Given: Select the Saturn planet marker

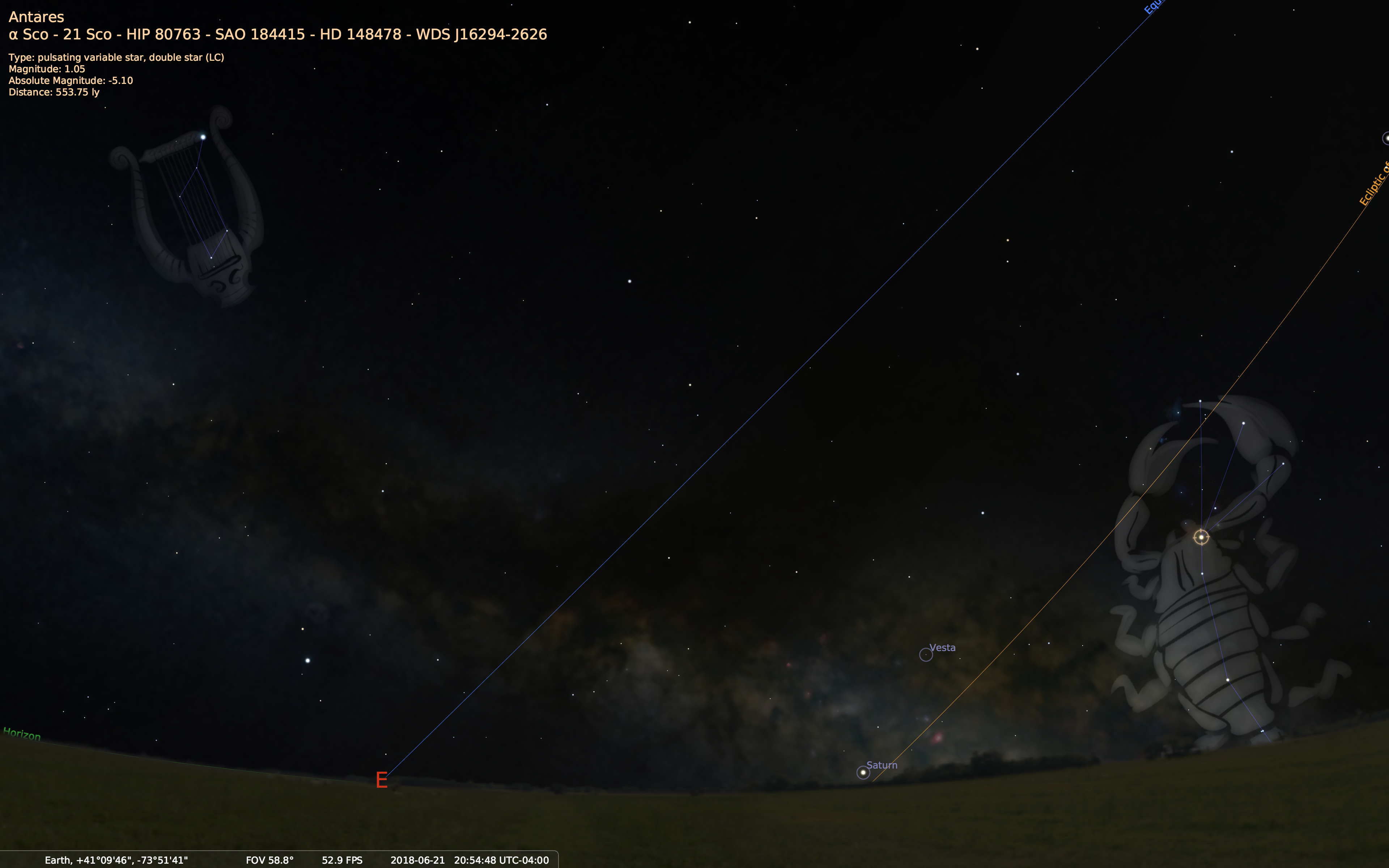Looking at the screenshot, I should [863, 773].
